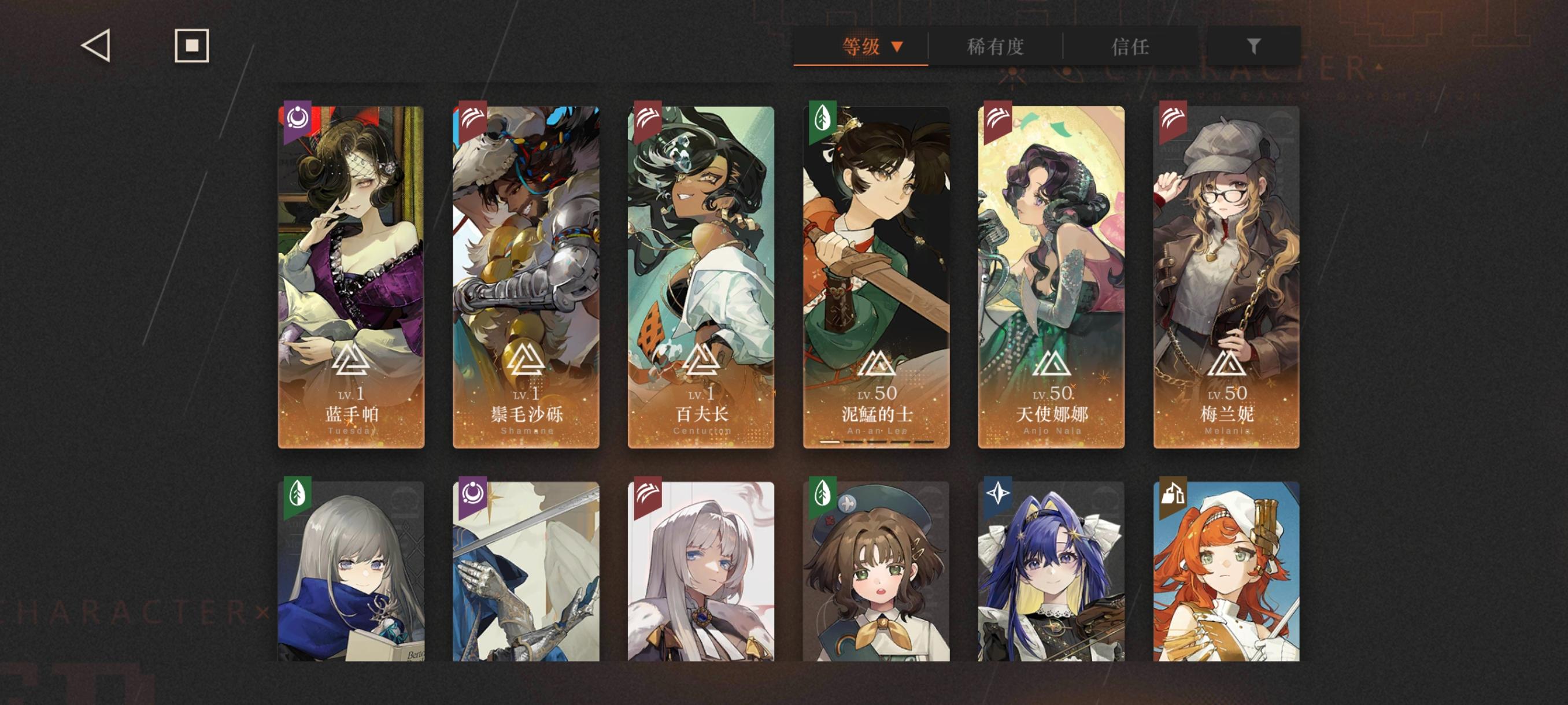Switch to the 稀有度 sorting tab
This screenshot has height=705, width=1568.
(x=996, y=45)
